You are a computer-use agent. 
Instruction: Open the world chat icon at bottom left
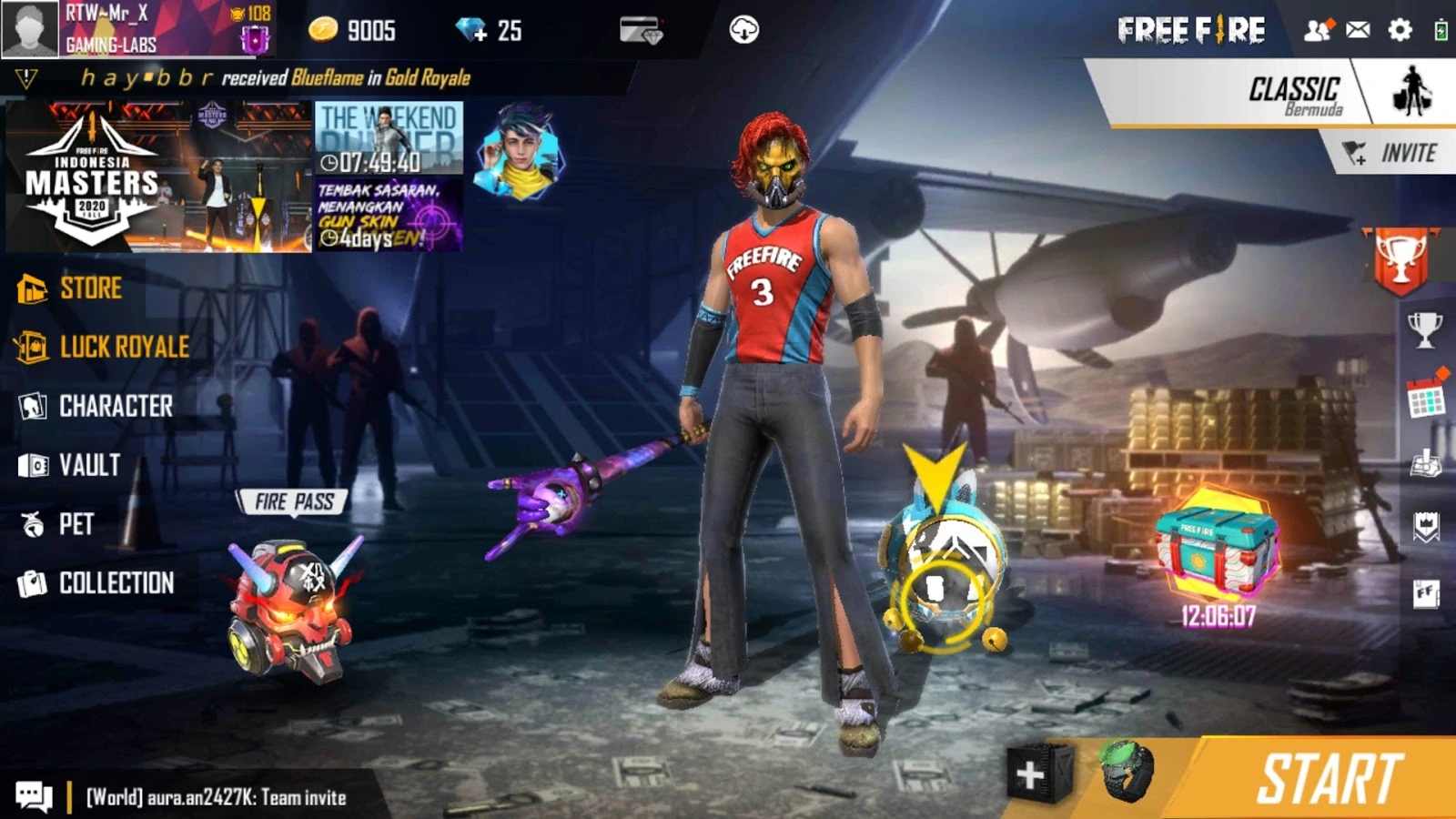pyautogui.click(x=34, y=794)
